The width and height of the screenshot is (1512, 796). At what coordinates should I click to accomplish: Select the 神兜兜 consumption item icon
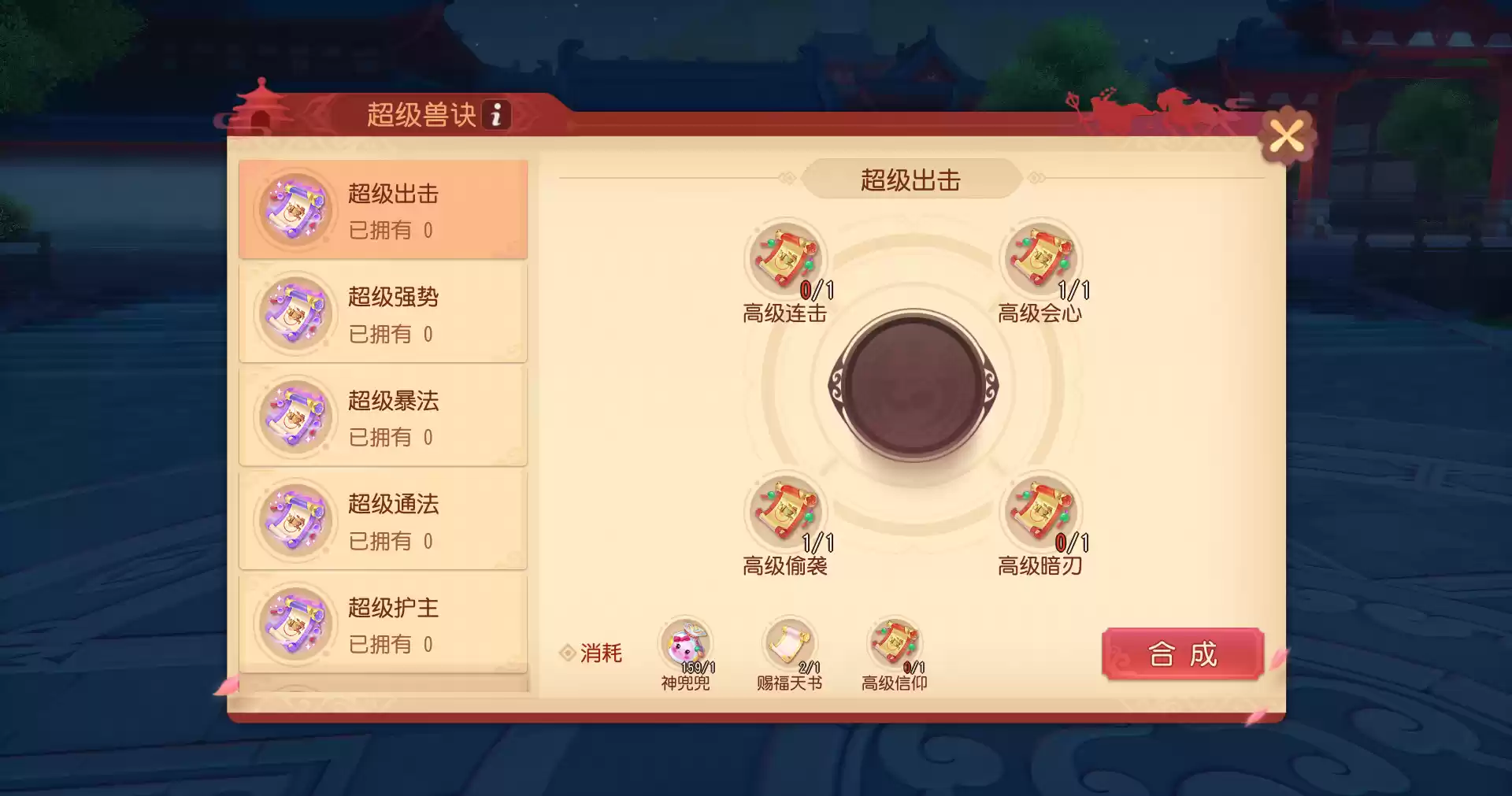pyautogui.click(x=685, y=642)
